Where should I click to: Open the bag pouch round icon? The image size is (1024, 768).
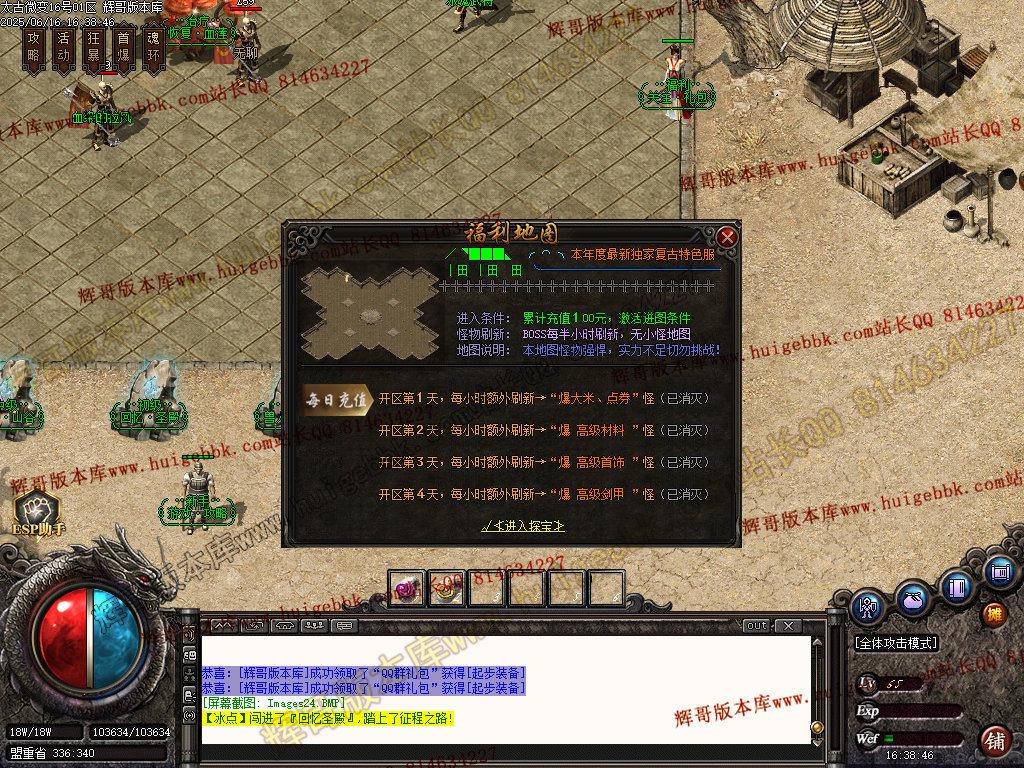point(912,598)
